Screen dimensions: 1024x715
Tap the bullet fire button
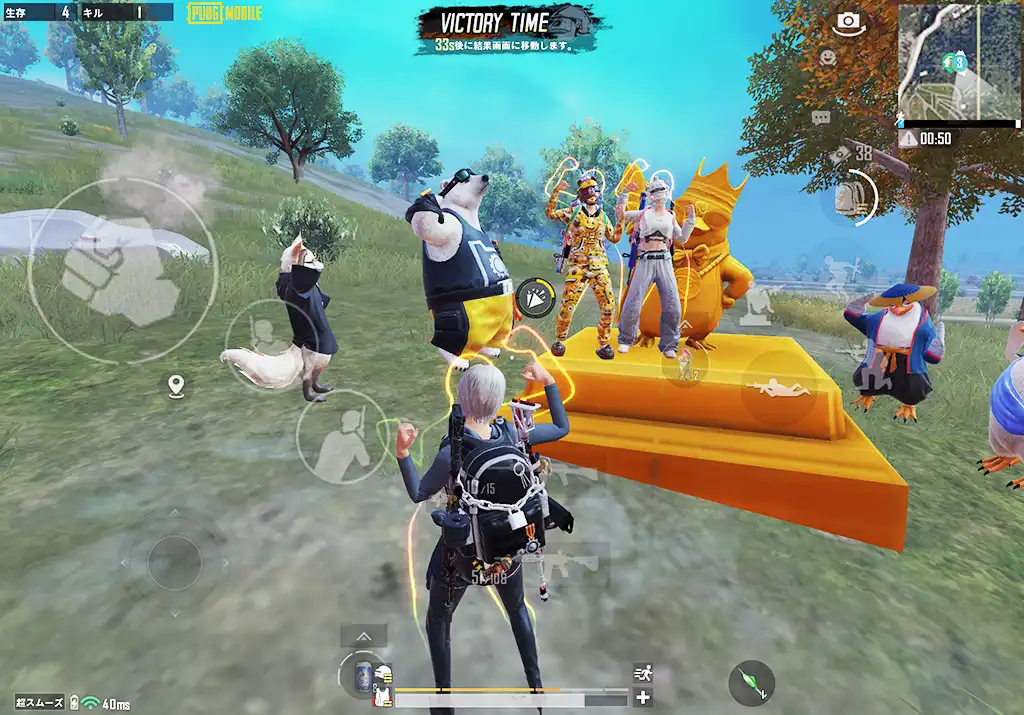[537, 295]
